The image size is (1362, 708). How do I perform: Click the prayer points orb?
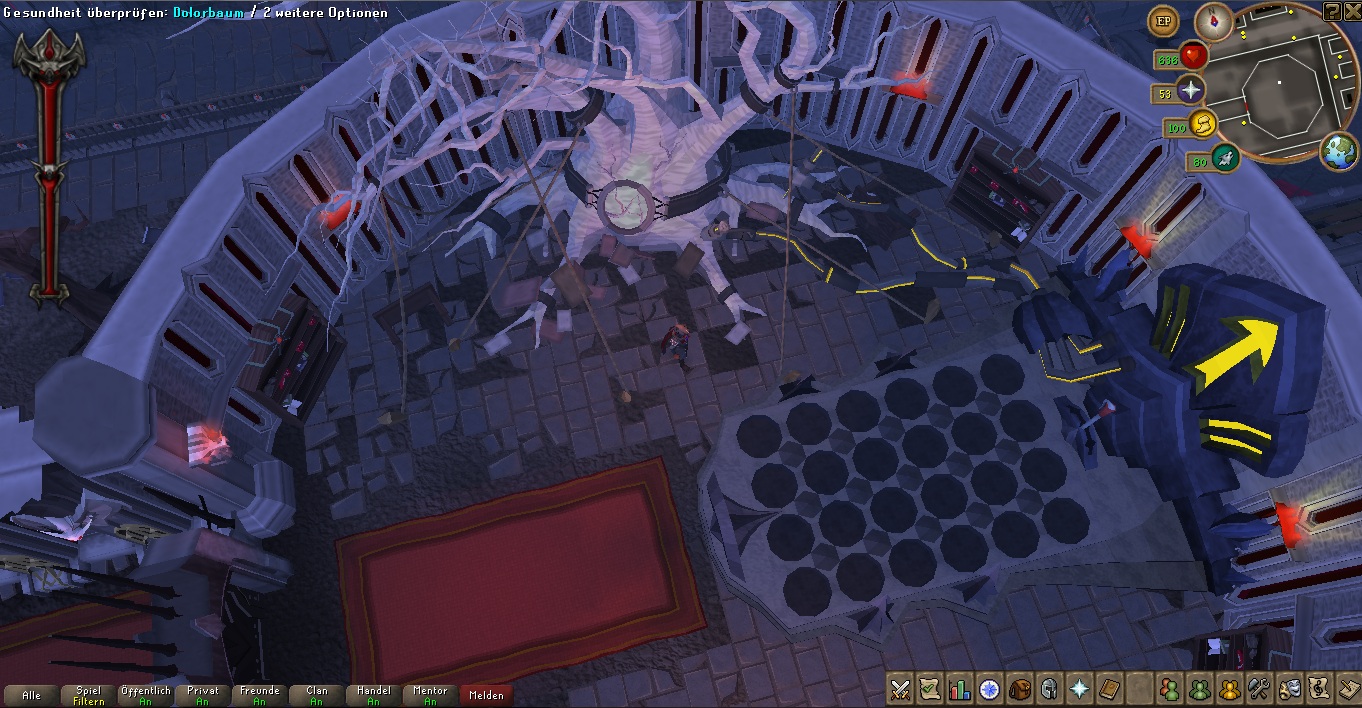pyautogui.click(x=1190, y=91)
